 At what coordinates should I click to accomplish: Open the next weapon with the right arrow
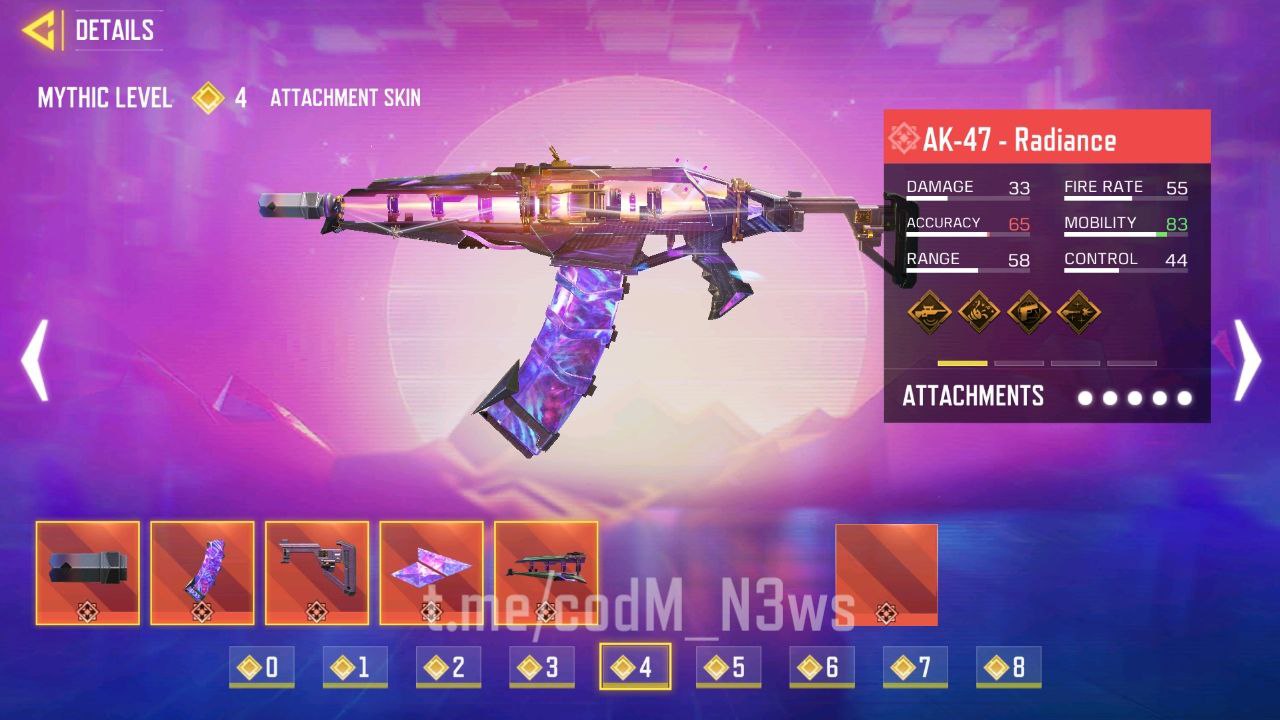pos(1244,358)
